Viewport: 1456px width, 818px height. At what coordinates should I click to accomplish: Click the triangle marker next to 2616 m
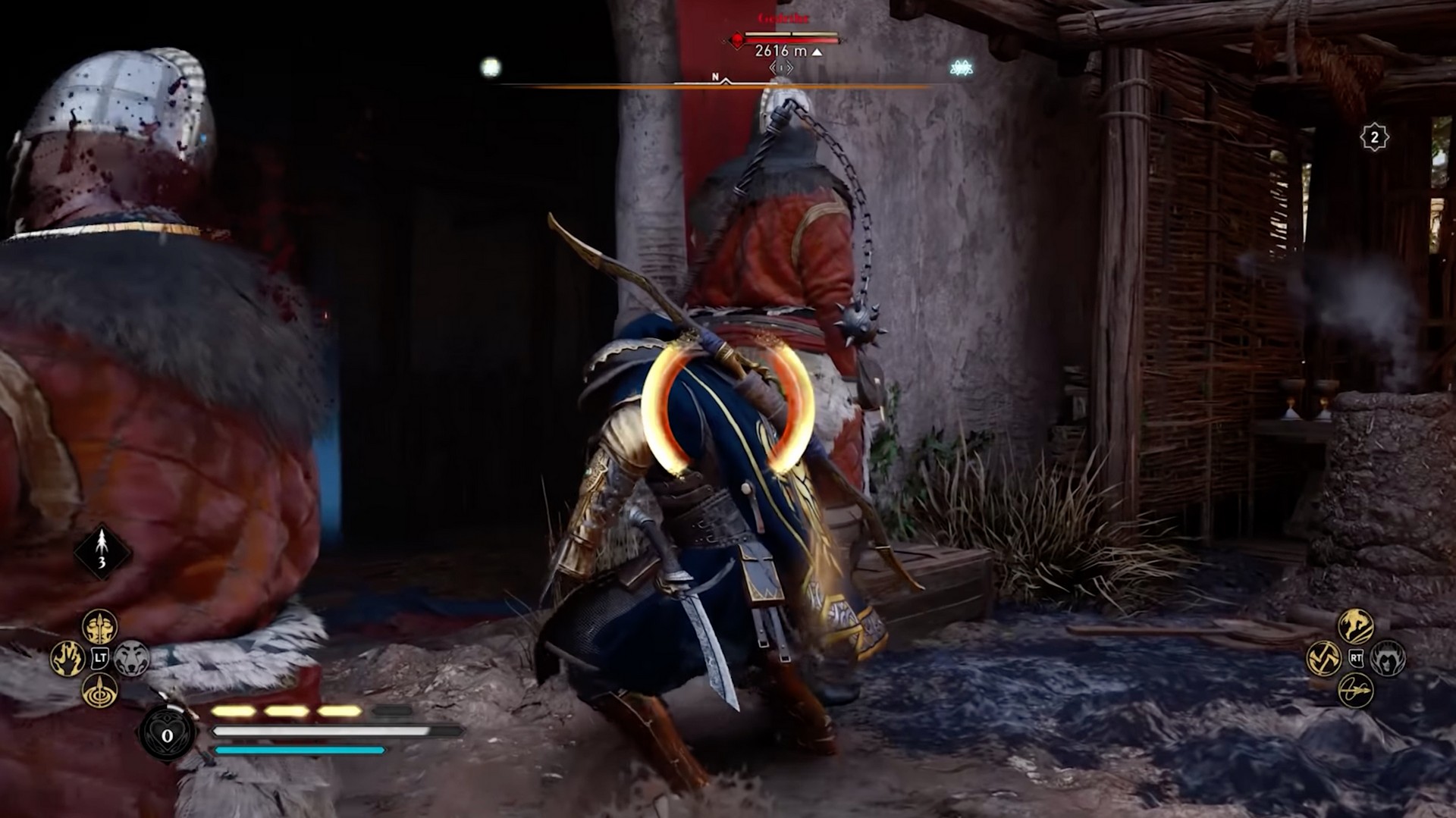(x=817, y=53)
